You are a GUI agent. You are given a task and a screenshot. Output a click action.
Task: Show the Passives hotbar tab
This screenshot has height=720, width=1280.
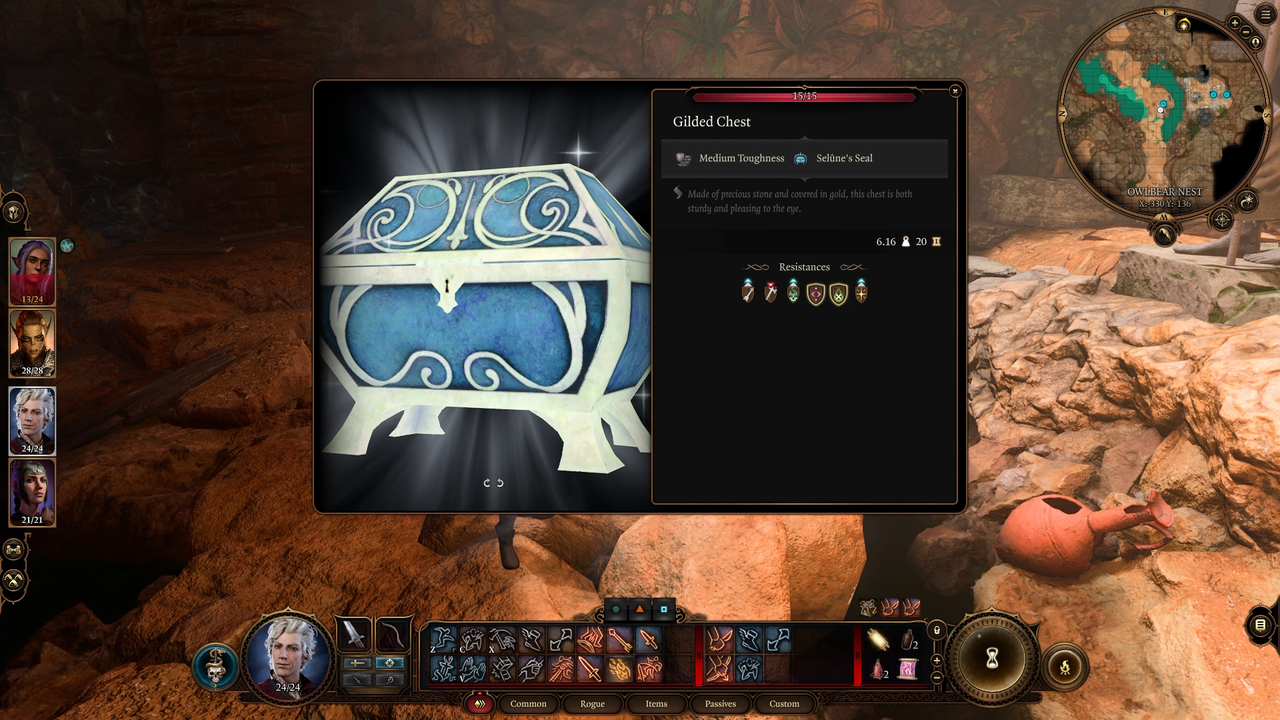(720, 704)
